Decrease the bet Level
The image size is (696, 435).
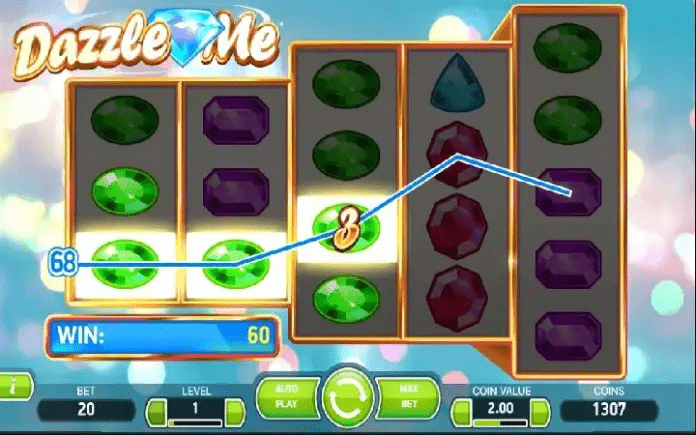[155, 411]
